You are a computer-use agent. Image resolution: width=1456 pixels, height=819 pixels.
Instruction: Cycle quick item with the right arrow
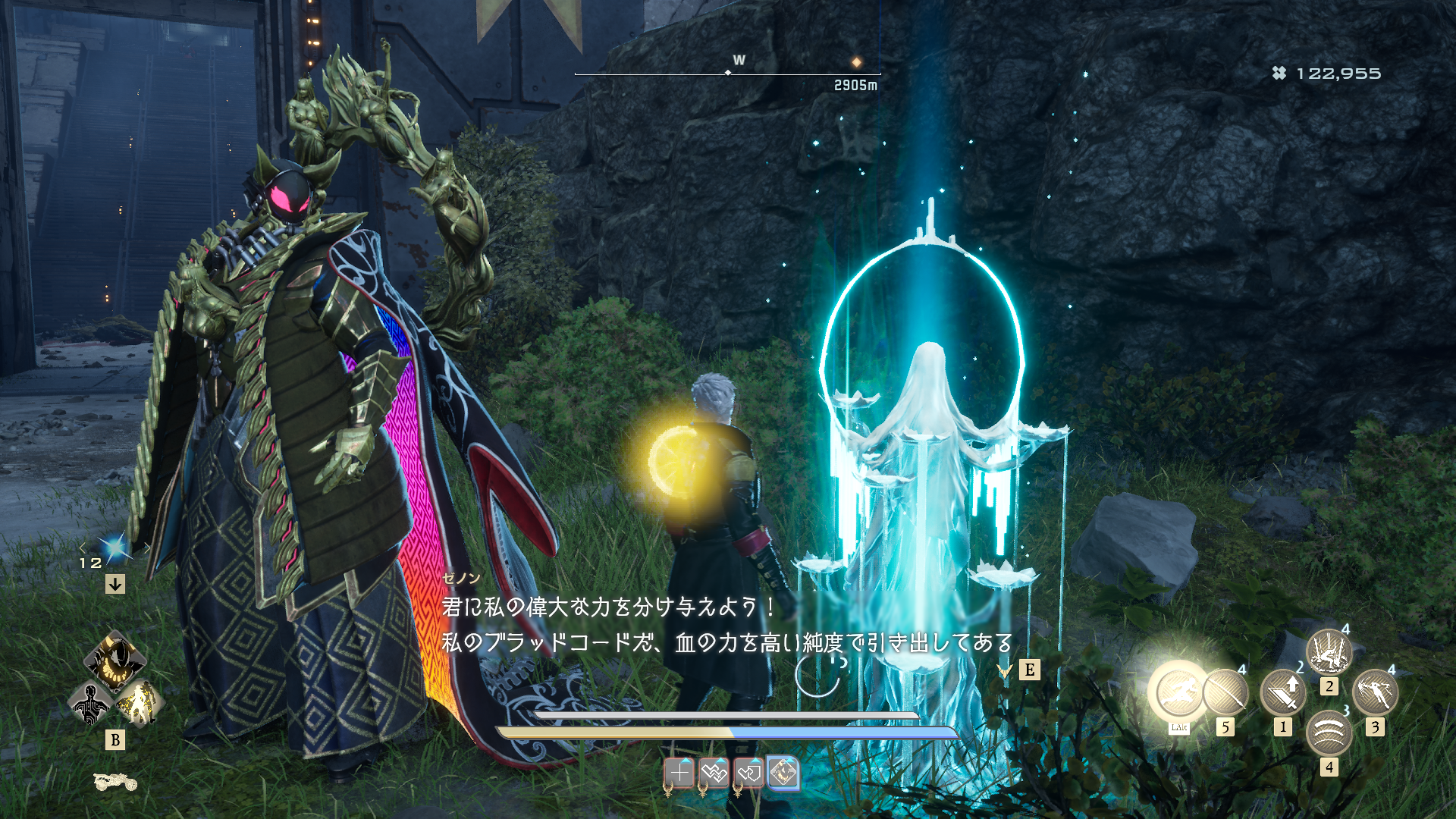[147, 548]
